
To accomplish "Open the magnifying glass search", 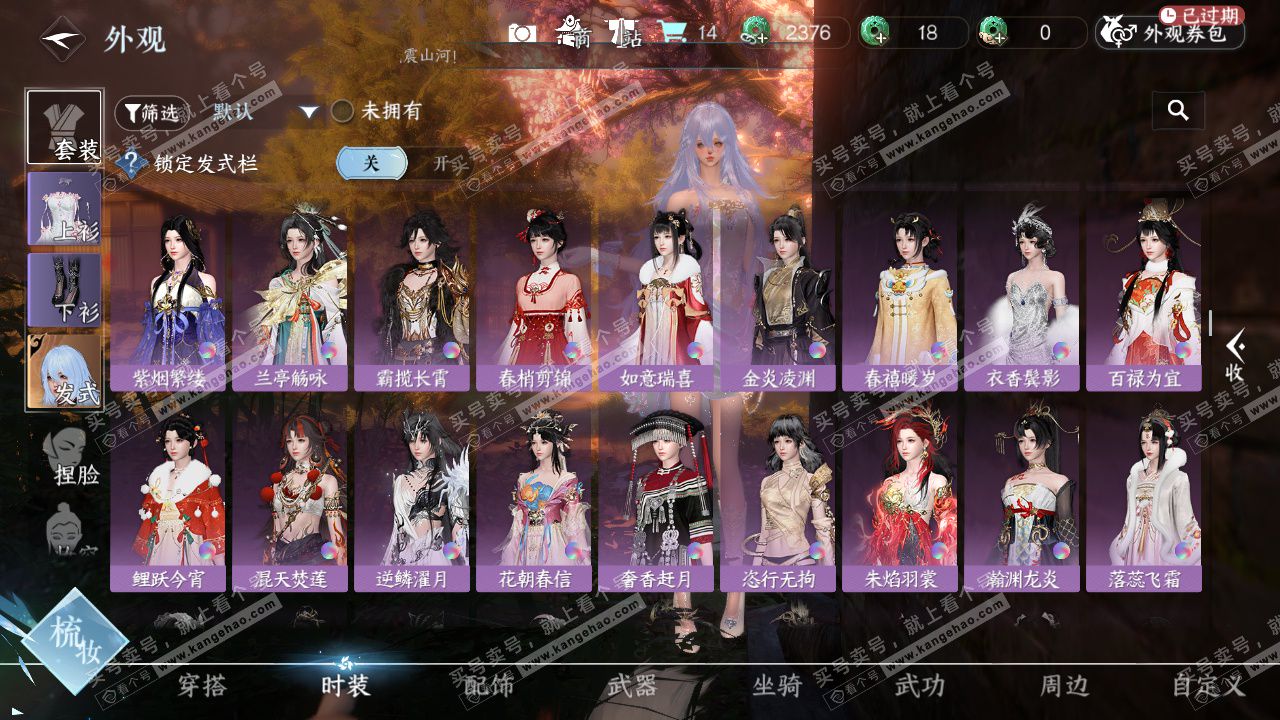I will [x=1178, y=111].
